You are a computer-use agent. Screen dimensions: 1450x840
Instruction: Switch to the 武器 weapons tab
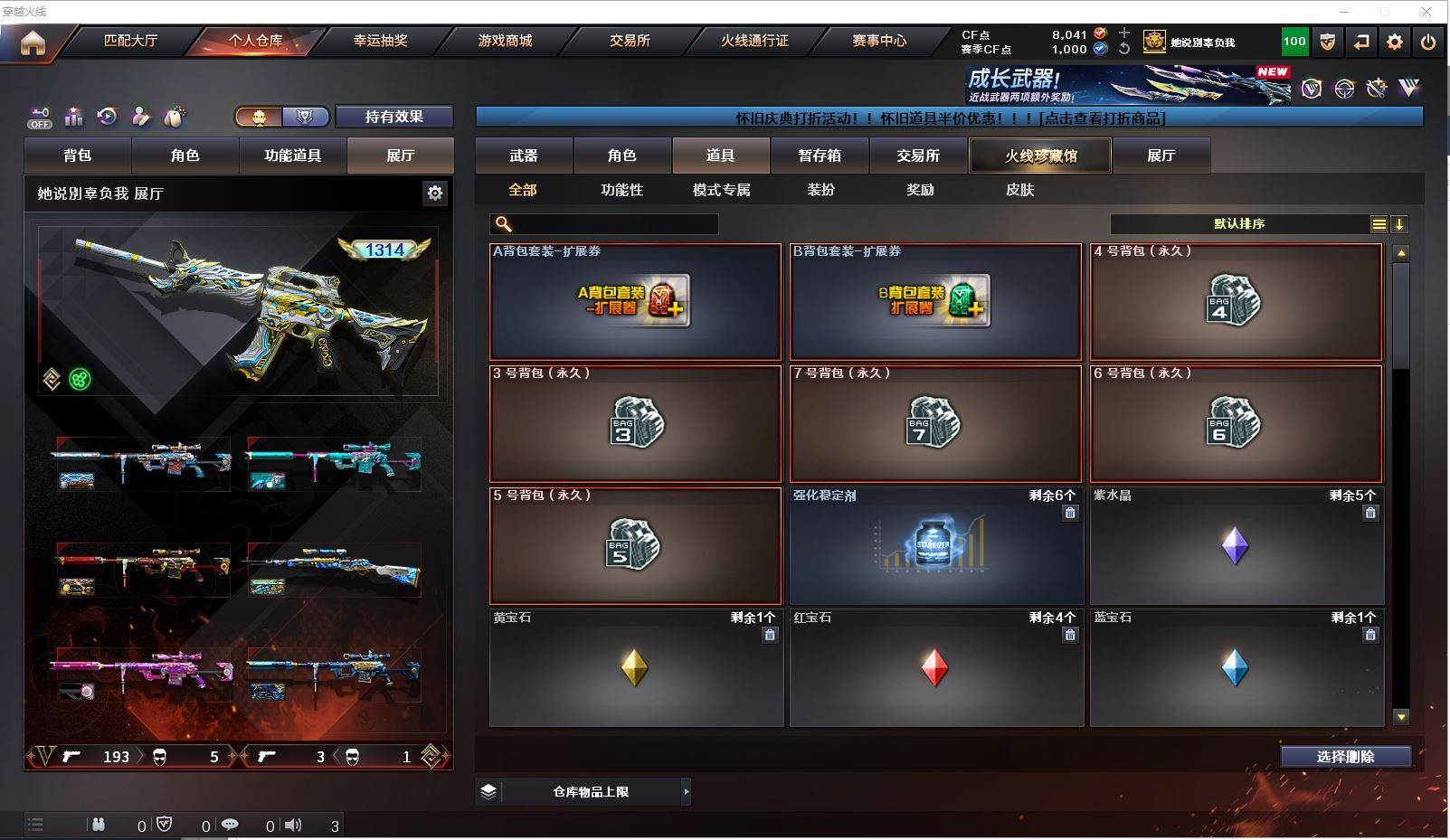524,156
